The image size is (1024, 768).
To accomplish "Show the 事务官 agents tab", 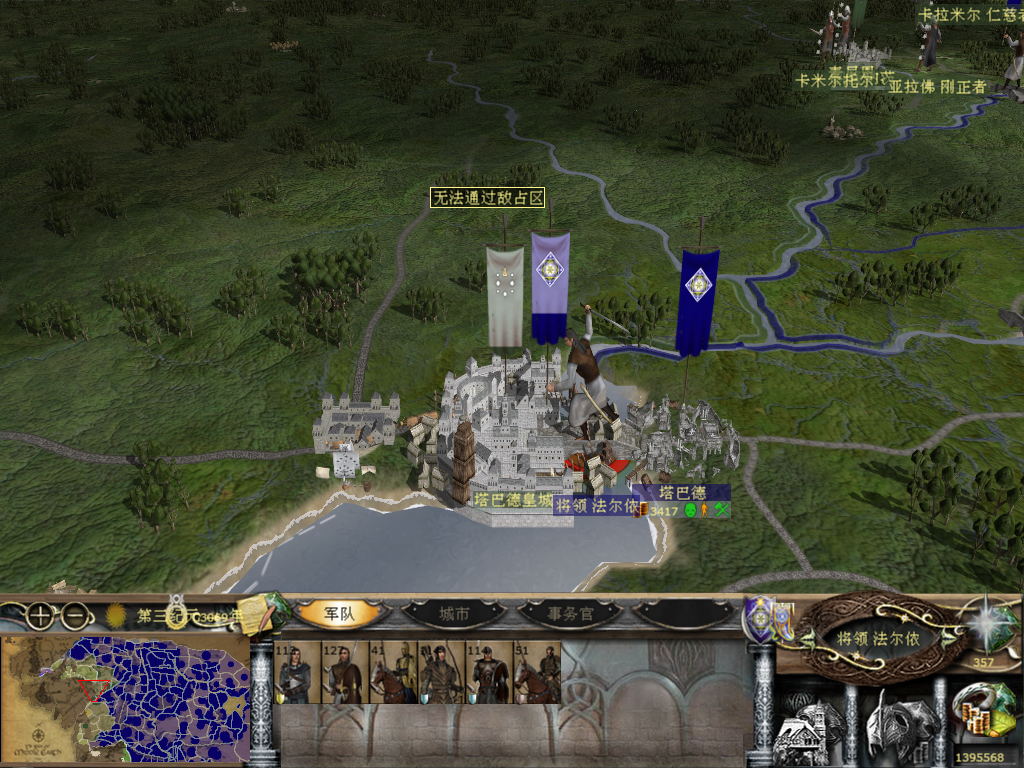I will tap(570, 614).
